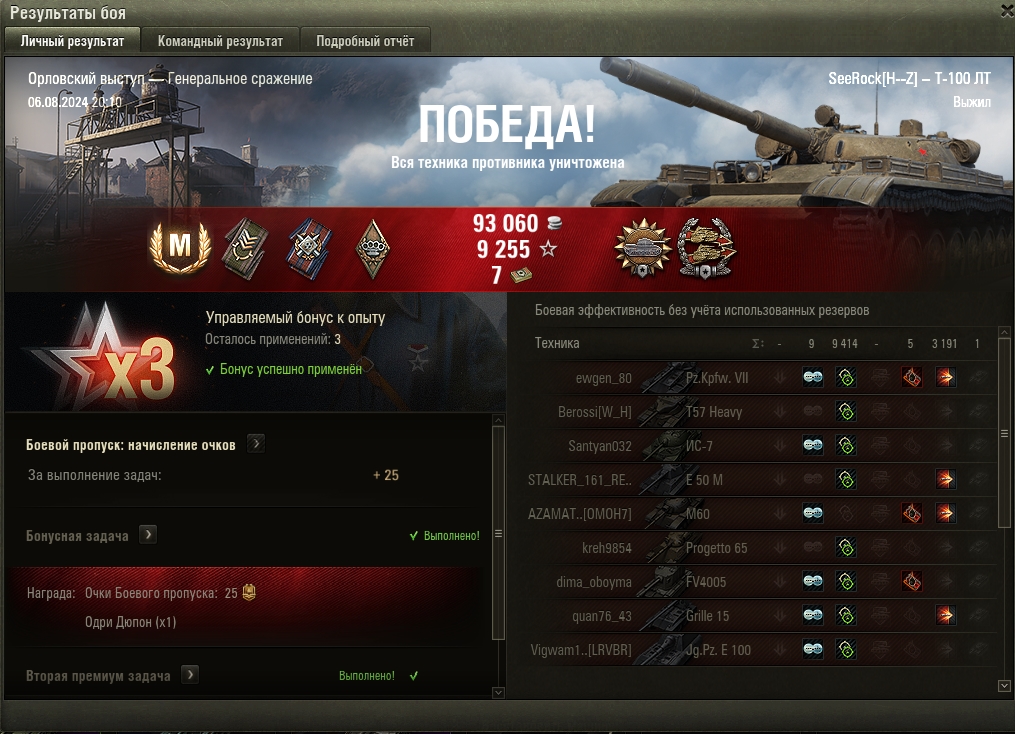Expand the Вторая премиум задача section
Image resolution: width=1015 pixels, height=734 pixels.
click(190, 675)
